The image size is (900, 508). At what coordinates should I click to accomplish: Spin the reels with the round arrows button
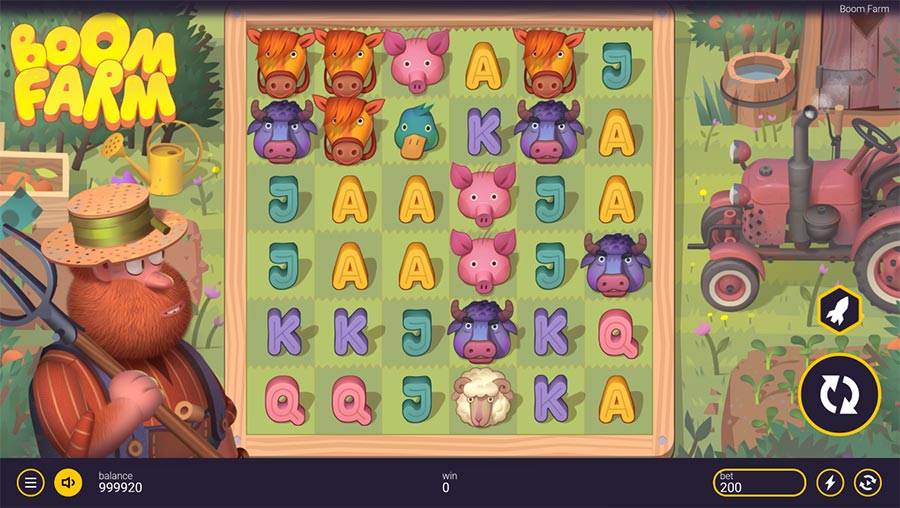pyautogui.click(x=839, y=395)
